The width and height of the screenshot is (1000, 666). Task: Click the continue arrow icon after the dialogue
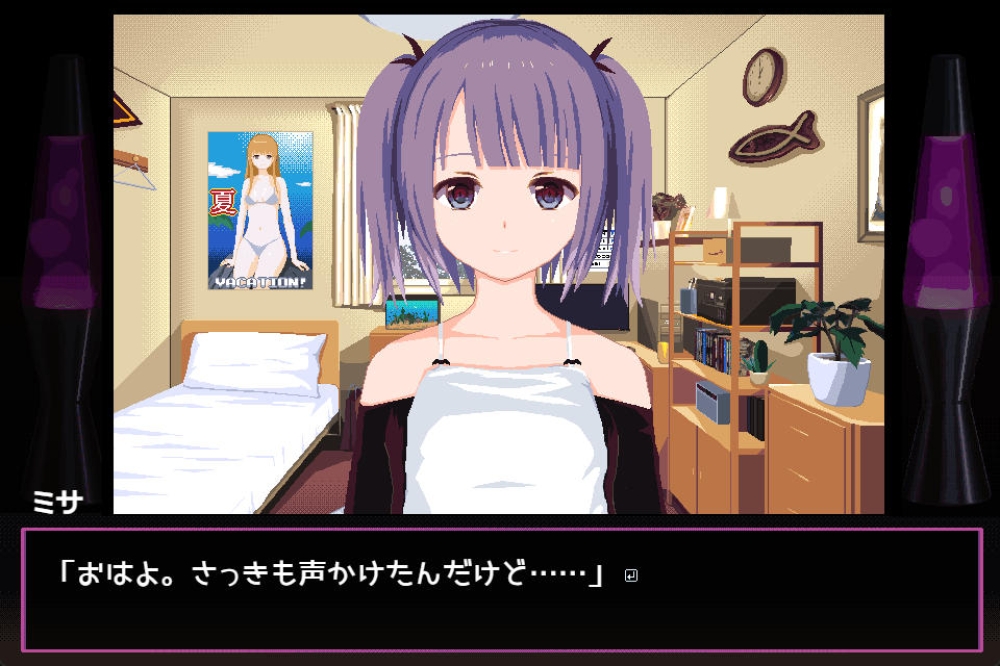click(x=631, y=576)
